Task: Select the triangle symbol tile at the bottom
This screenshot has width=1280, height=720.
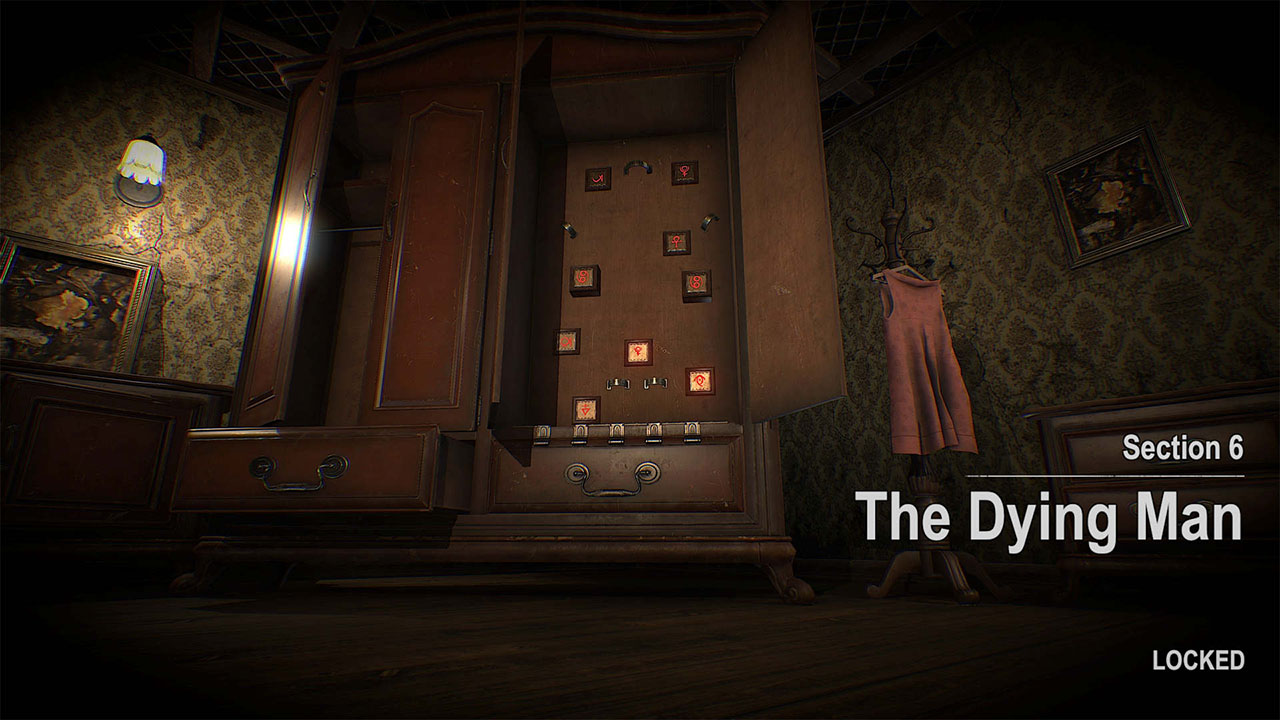Action: coord(585,409)
